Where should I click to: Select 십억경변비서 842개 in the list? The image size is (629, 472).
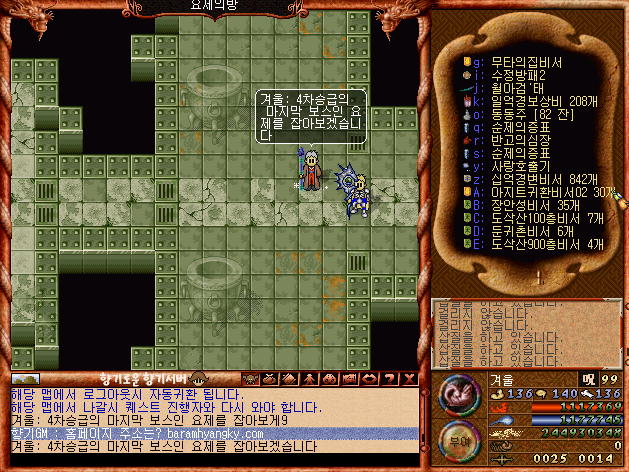540,179
